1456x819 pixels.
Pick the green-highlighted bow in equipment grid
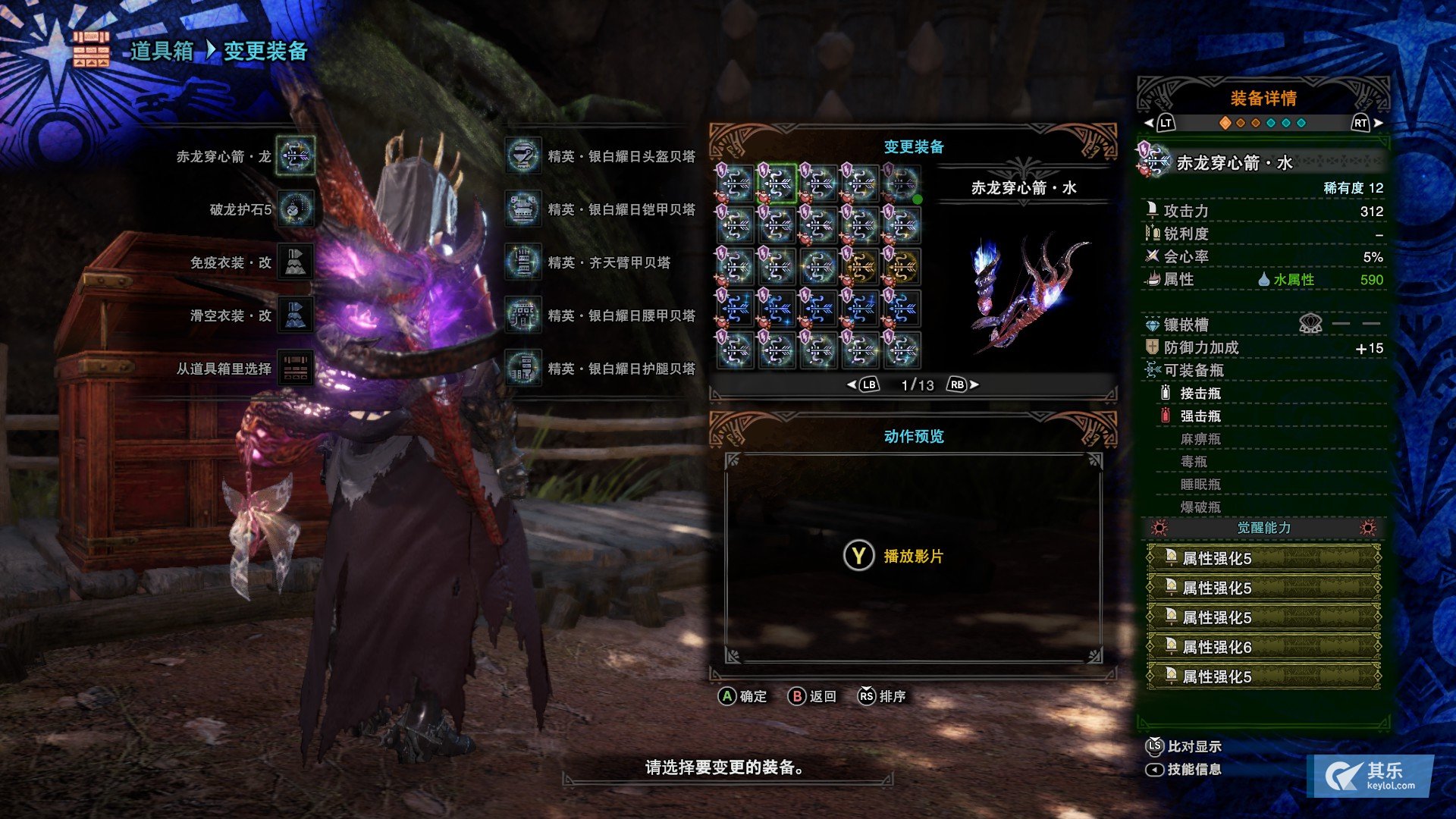pos(777,184)
